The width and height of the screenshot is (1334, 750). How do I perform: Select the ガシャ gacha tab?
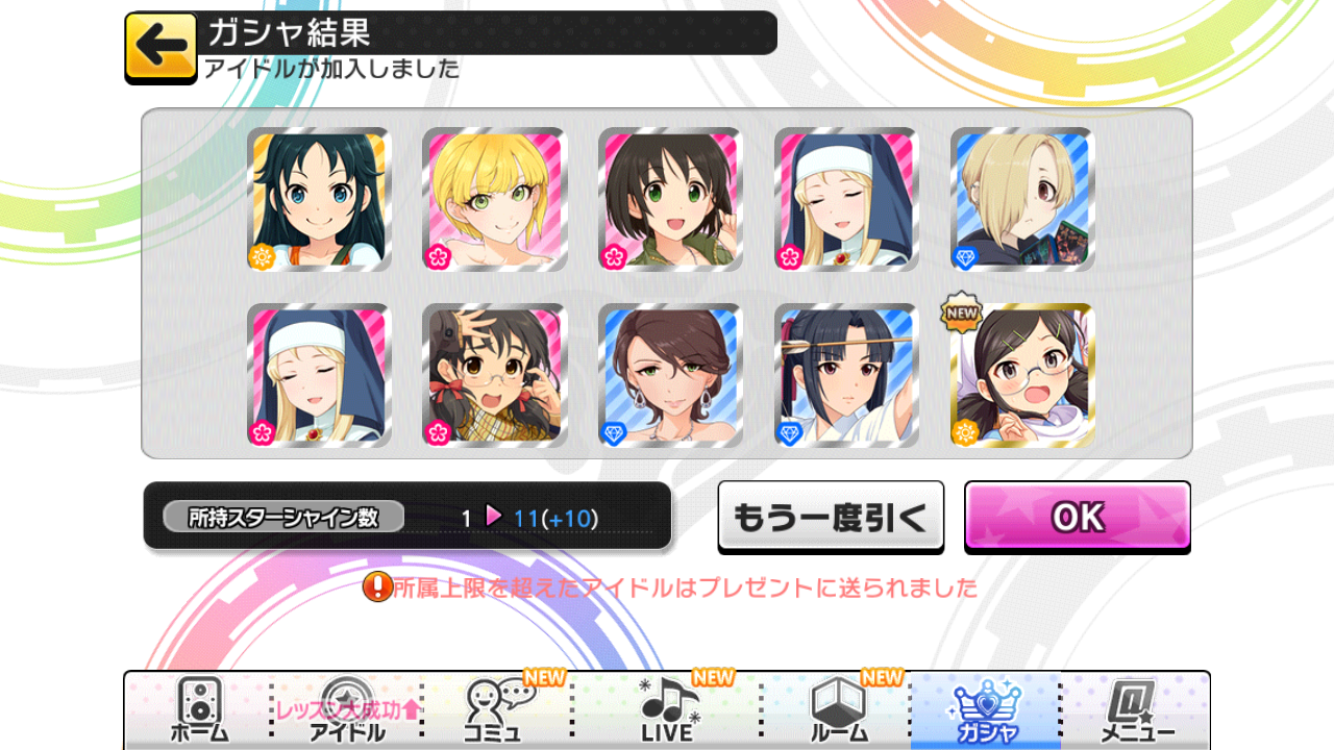click(x=985, y=711)
